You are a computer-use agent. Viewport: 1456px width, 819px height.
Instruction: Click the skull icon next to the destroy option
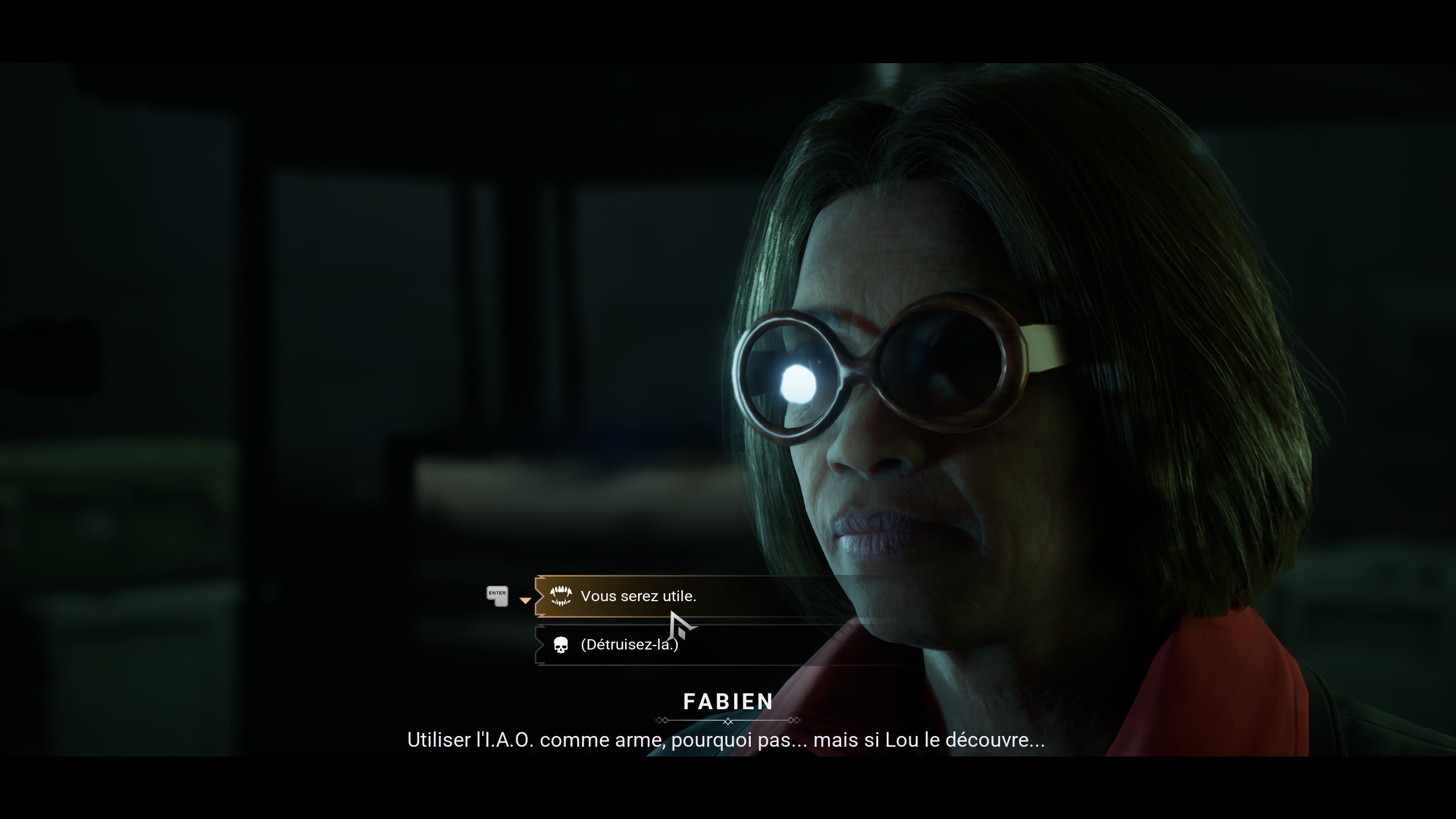pos(562,645)
